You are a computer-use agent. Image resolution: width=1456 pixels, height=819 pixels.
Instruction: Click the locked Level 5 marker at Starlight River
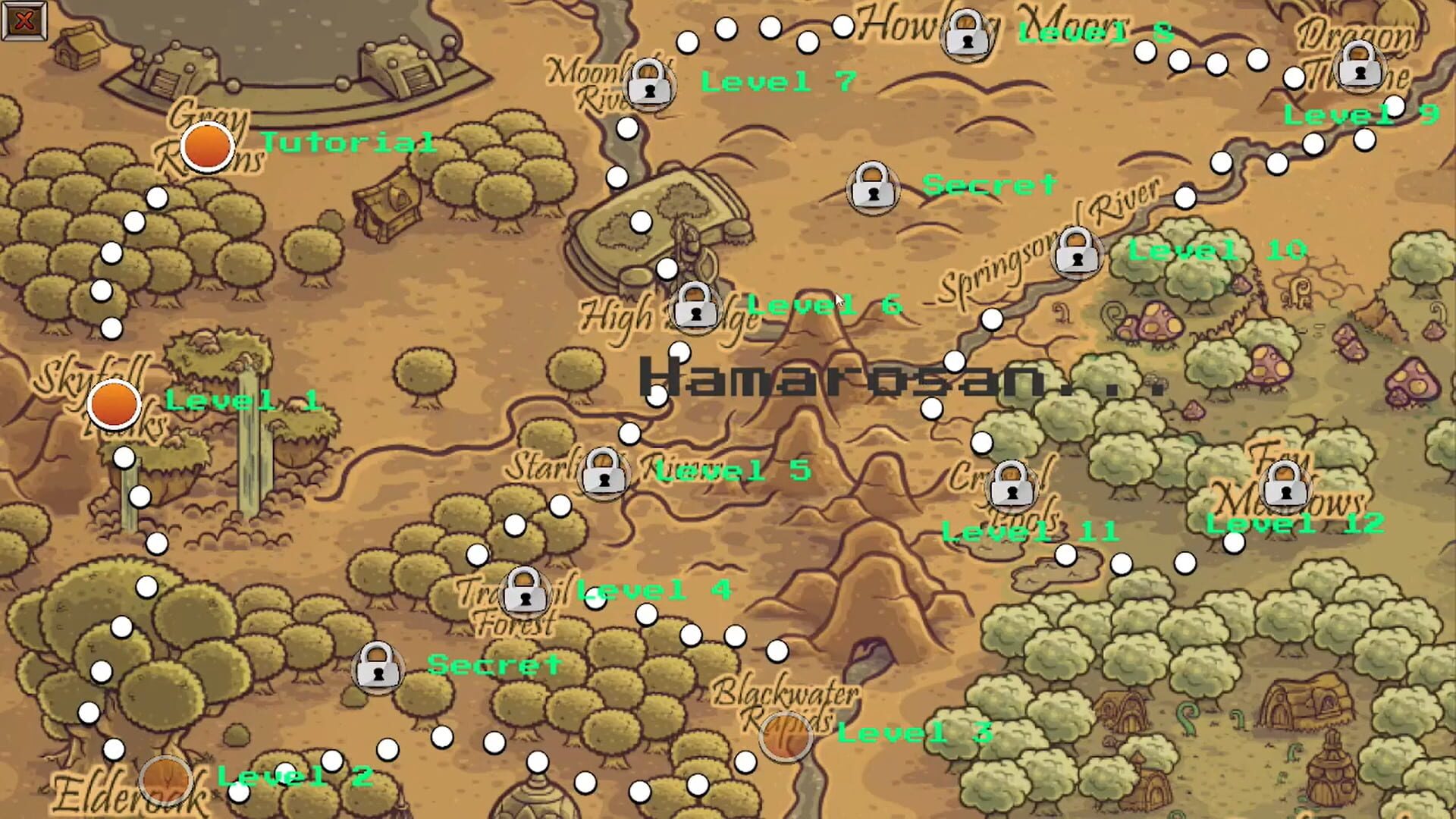(602, 474)
